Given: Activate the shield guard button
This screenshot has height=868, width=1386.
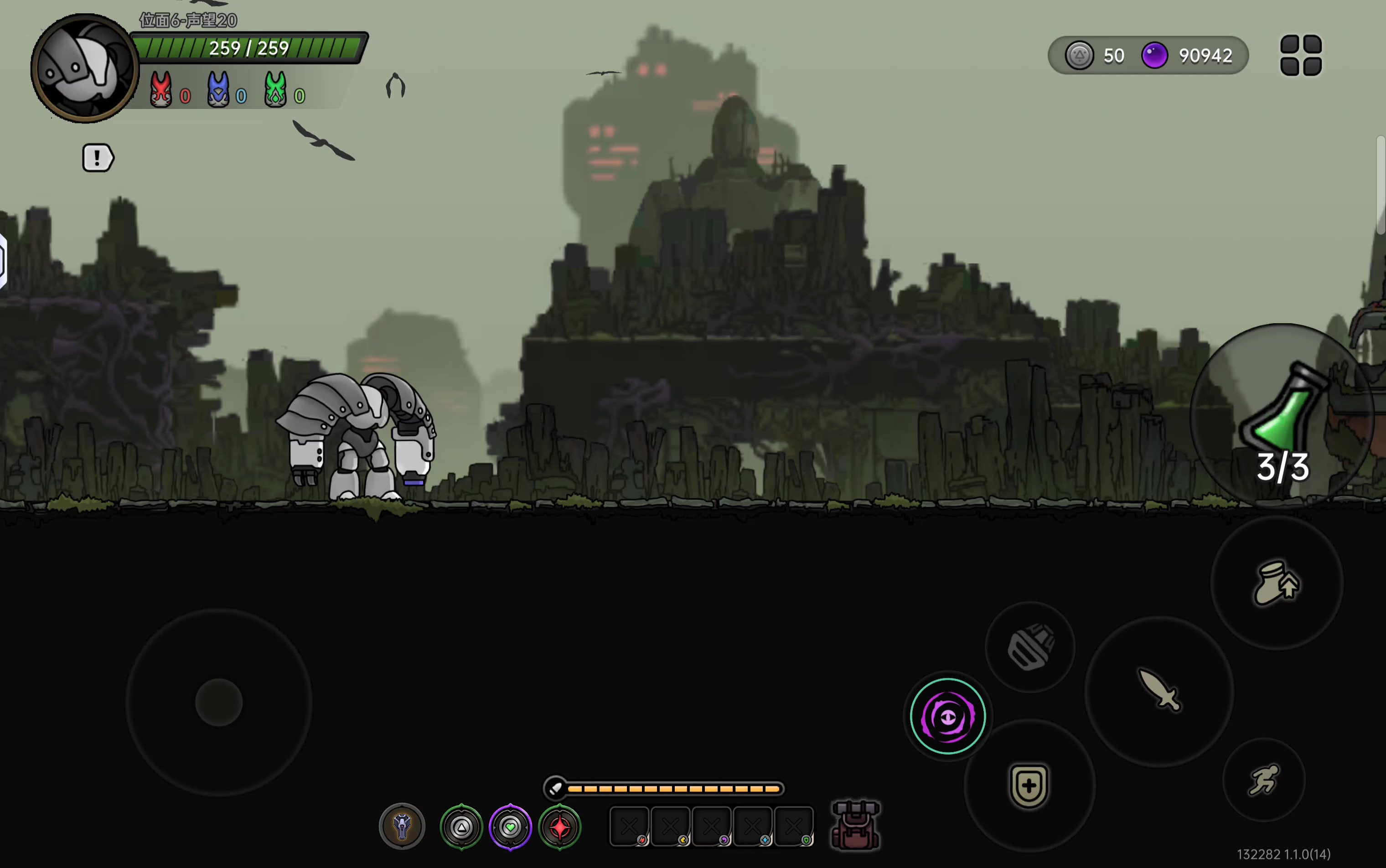Looking at the screenshot, I should (1028, 785).
